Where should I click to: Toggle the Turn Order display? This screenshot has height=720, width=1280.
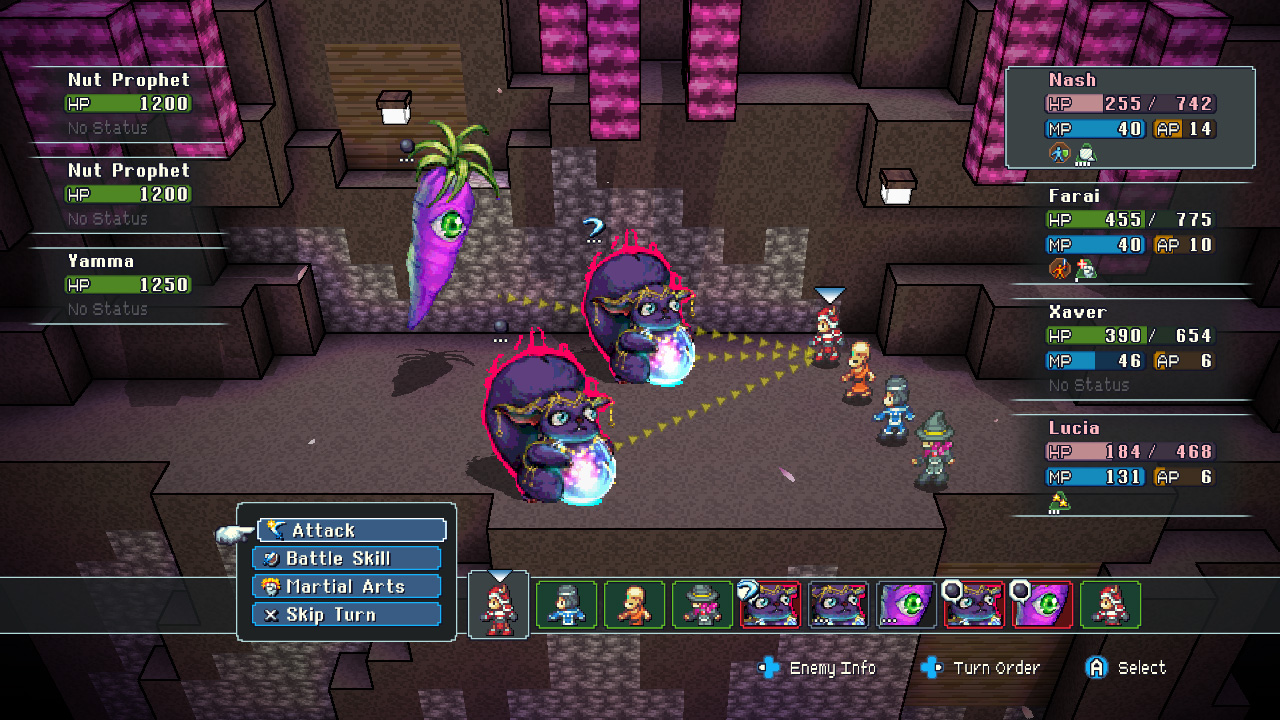931,667
